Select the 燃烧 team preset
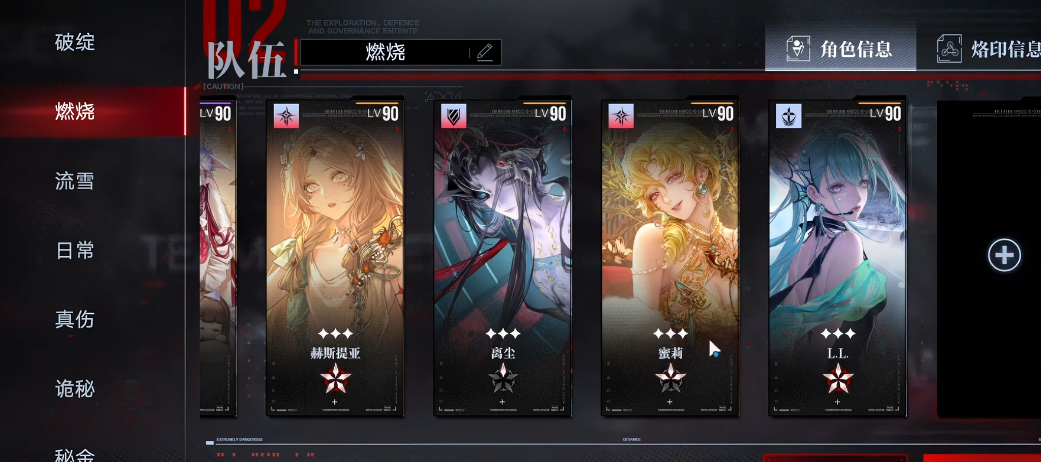Screen dimensions: 1041x462 tap(75, 111)
